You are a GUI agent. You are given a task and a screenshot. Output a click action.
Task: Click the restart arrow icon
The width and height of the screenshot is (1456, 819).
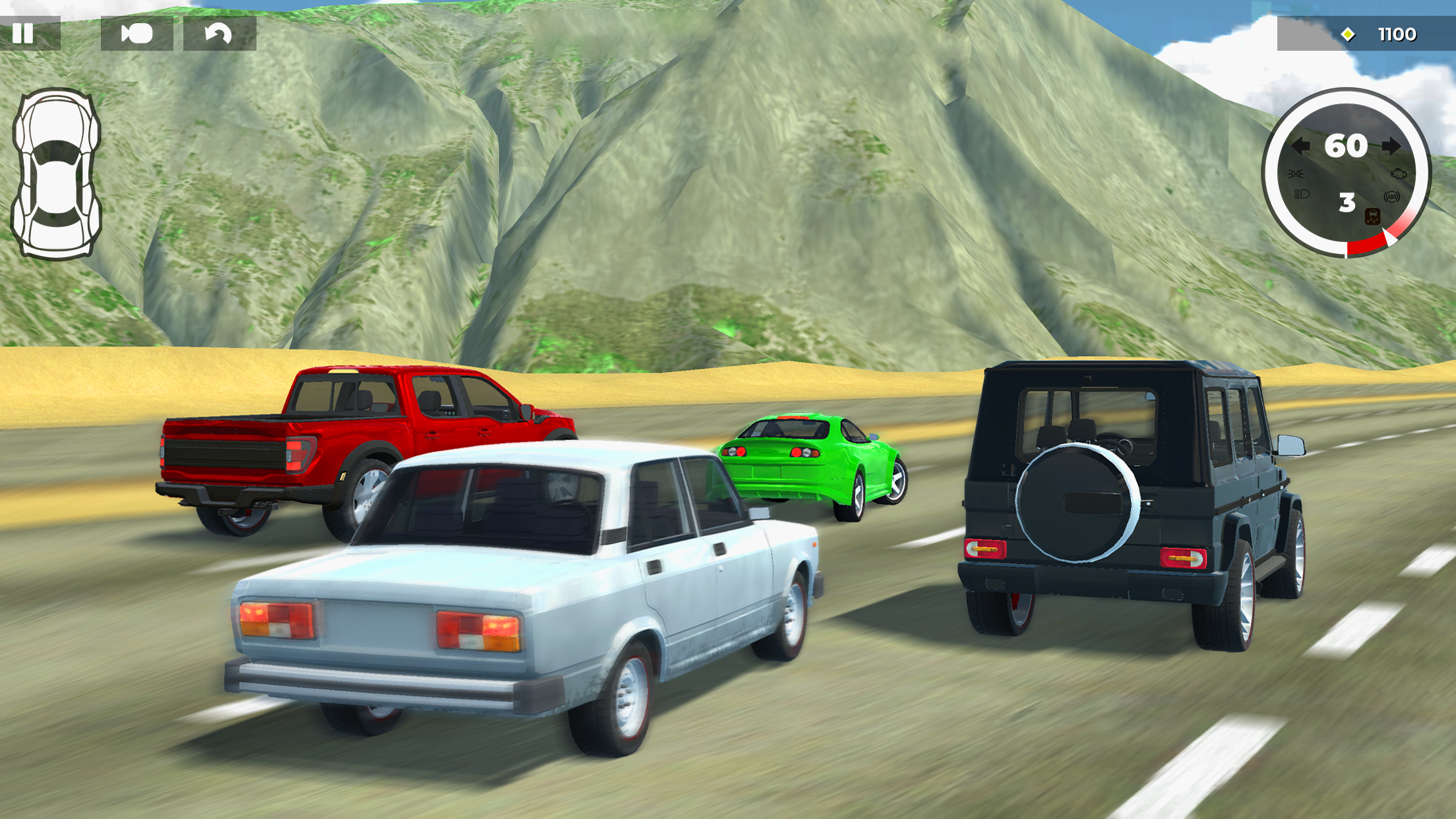[x=218, y=34]
